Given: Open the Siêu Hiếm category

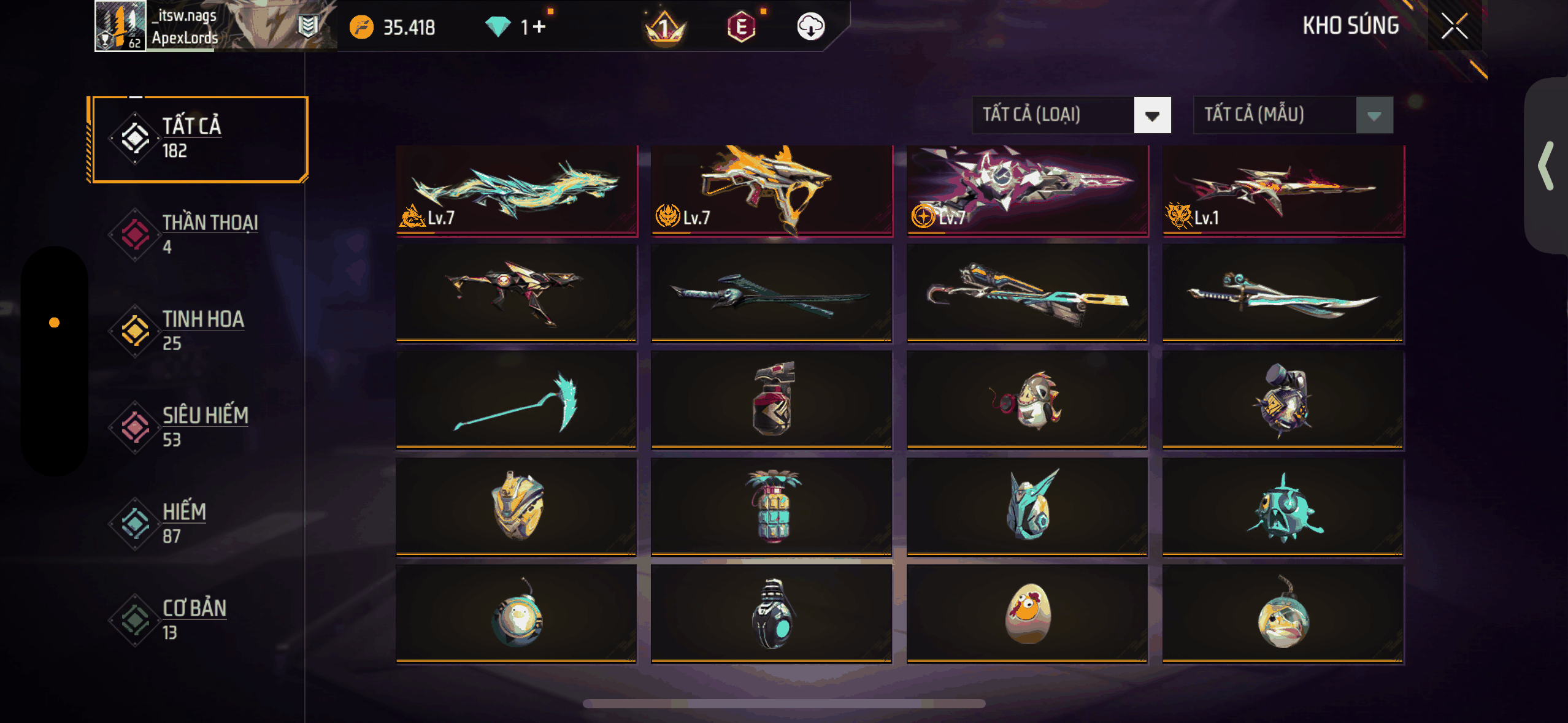Looking at the screenshot, I should click(198, 427).
